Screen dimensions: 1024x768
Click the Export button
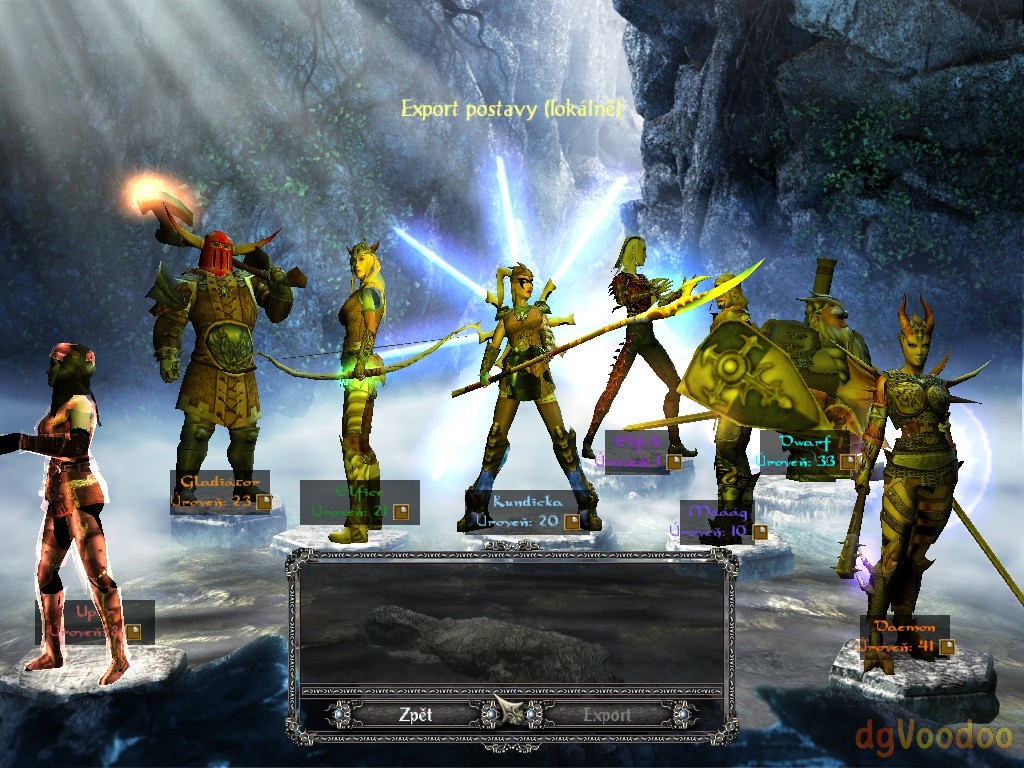coord(607,715)
